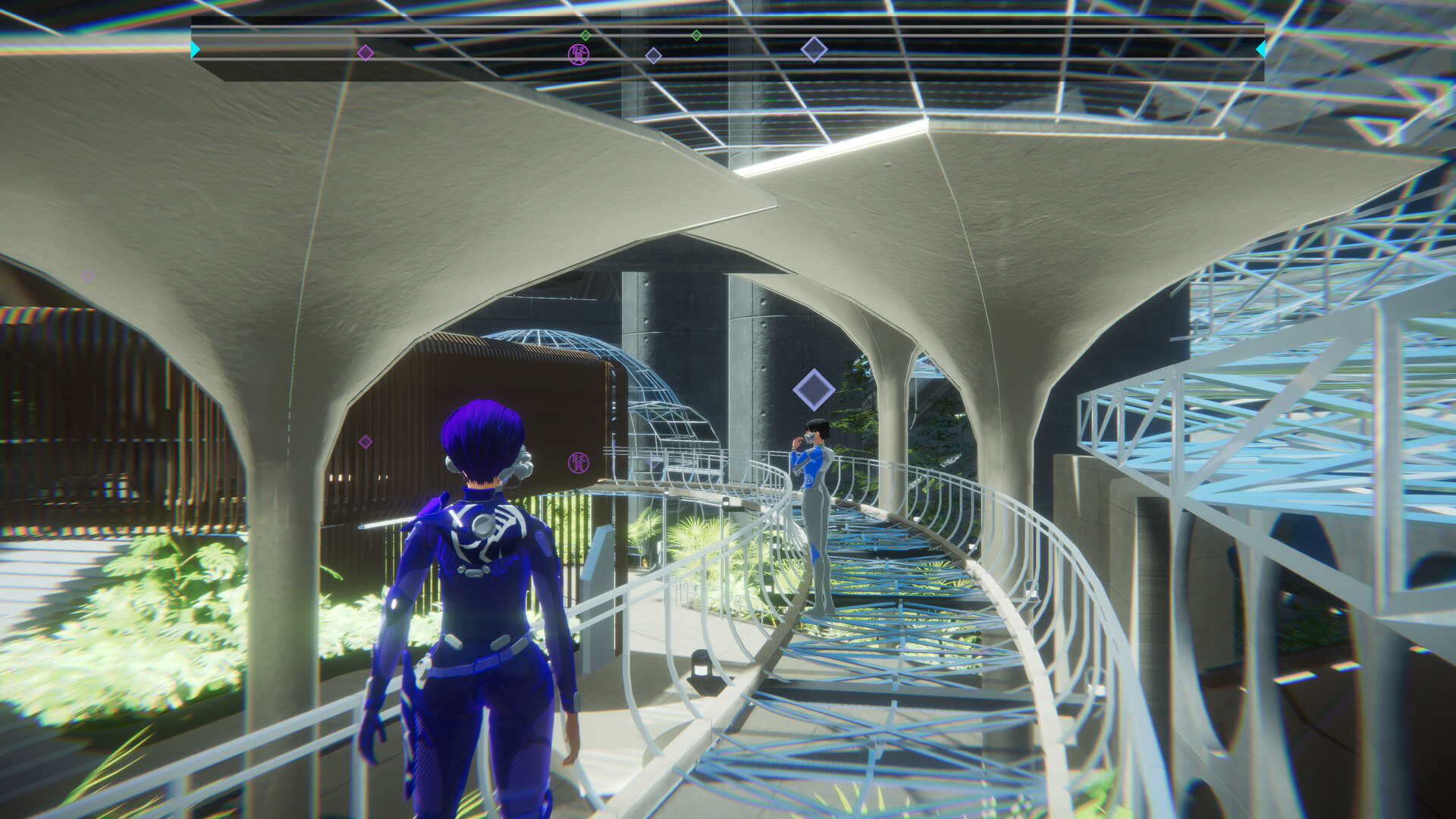
Task: Click the second green diamond marker on the bar
Action: [x=698, y=35]
